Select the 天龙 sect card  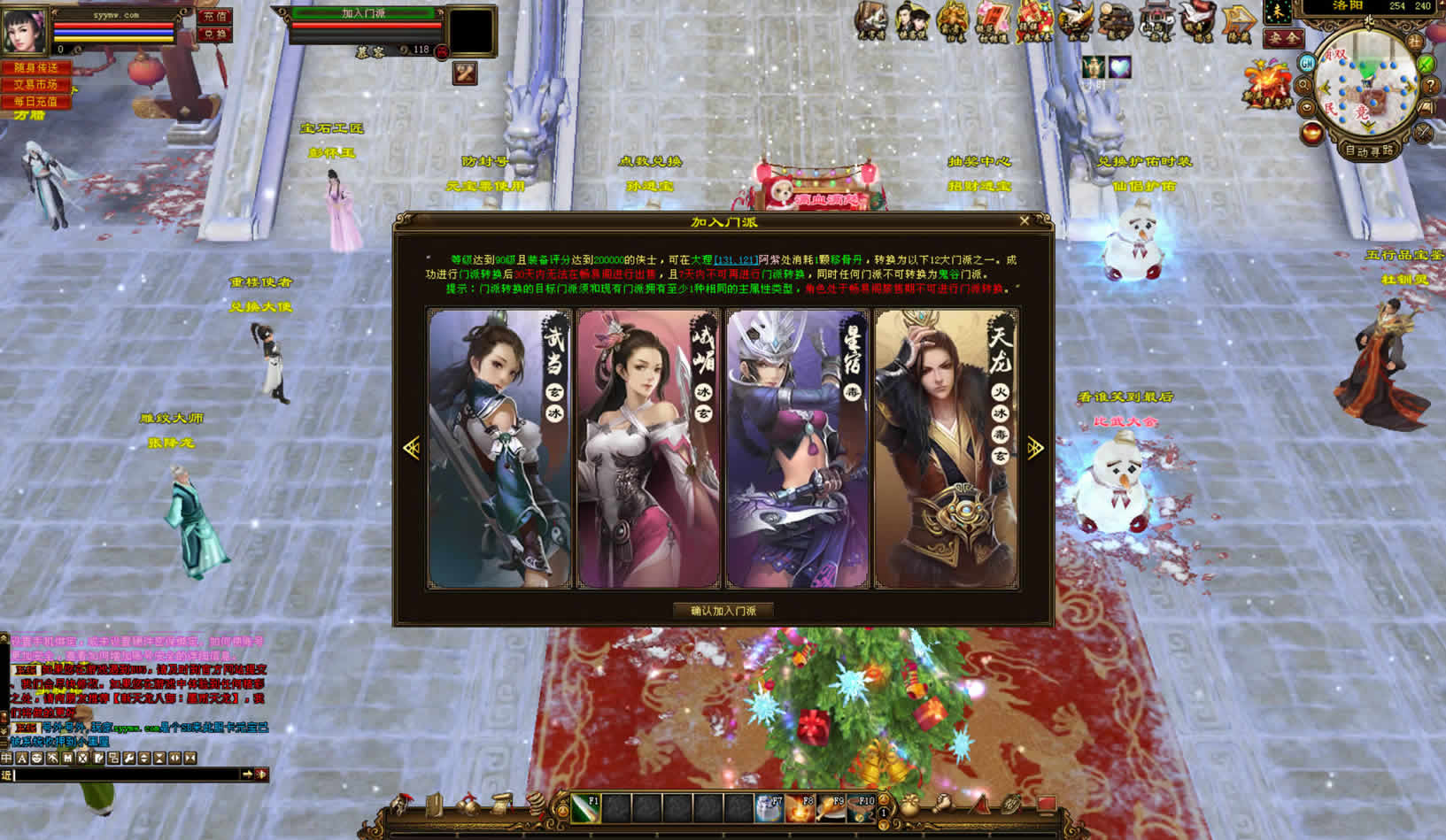[946, 449]
